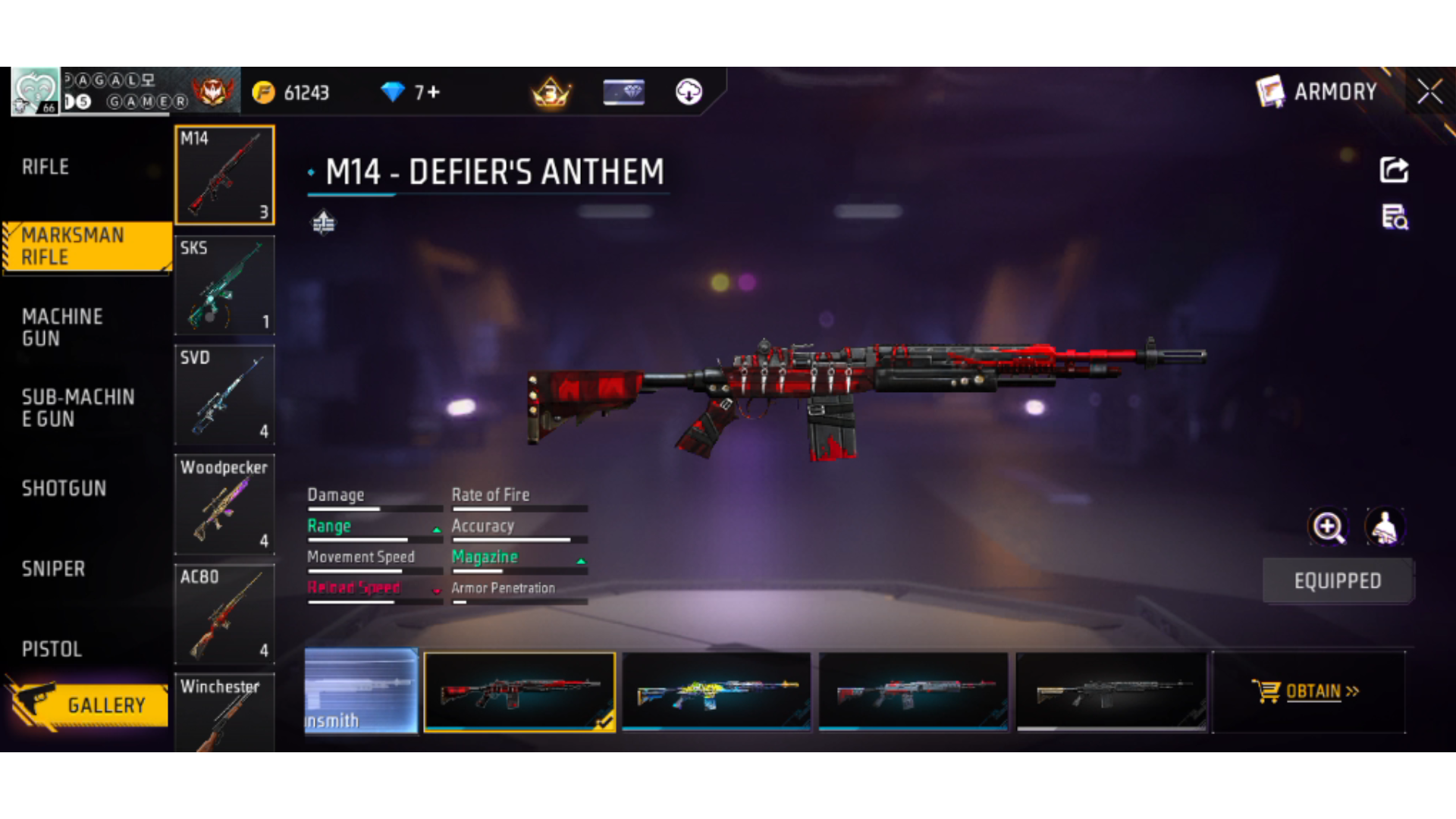Select the Sub-Machine Gun category
Image resolution: width=1456 pixels, height=819 pixels.
[x=78, y=408]
